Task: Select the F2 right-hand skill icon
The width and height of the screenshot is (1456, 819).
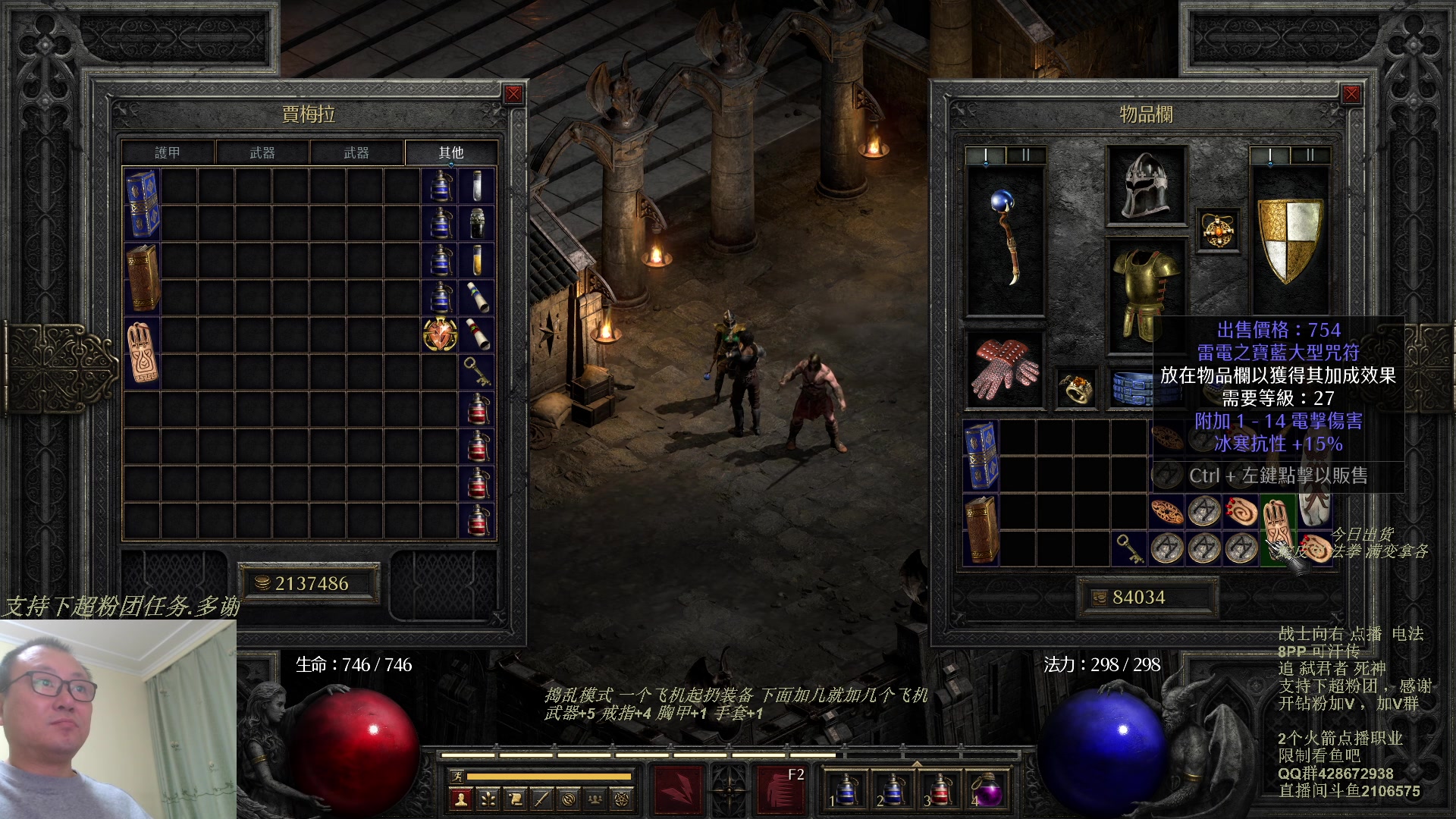Action: point(782,789)
